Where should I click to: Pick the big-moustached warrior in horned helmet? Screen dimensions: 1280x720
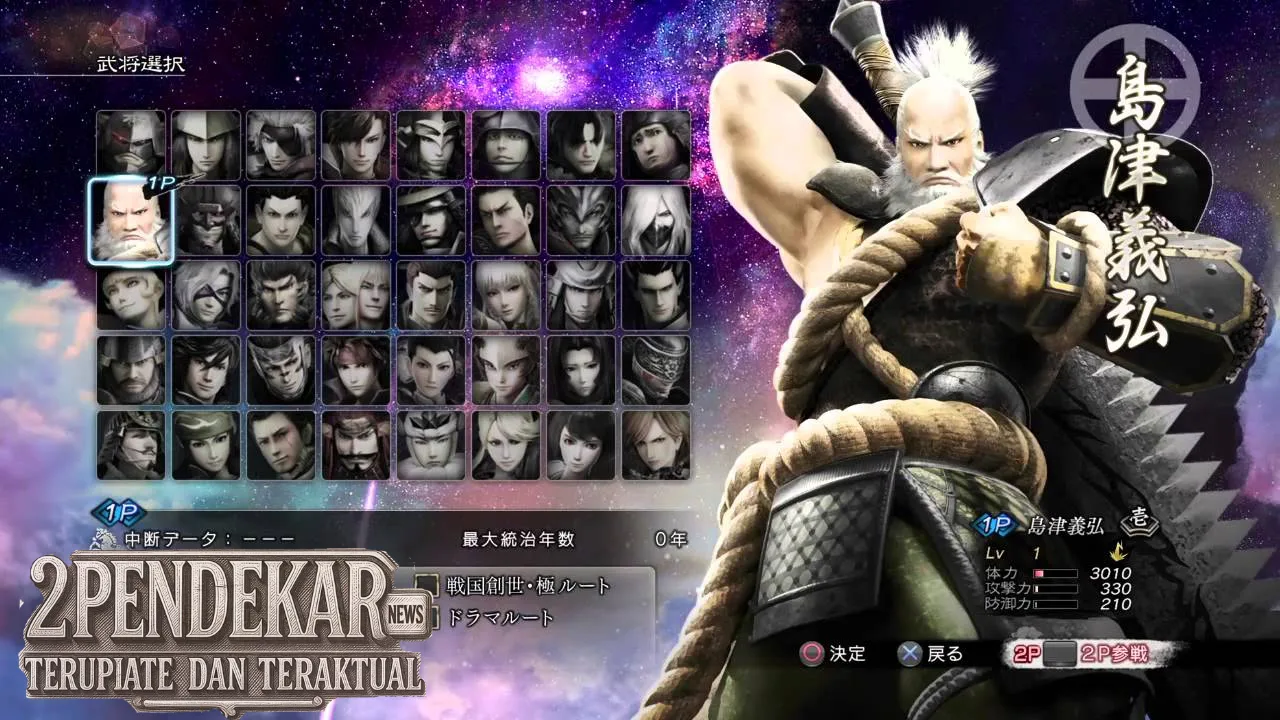(x=356, y=445)
